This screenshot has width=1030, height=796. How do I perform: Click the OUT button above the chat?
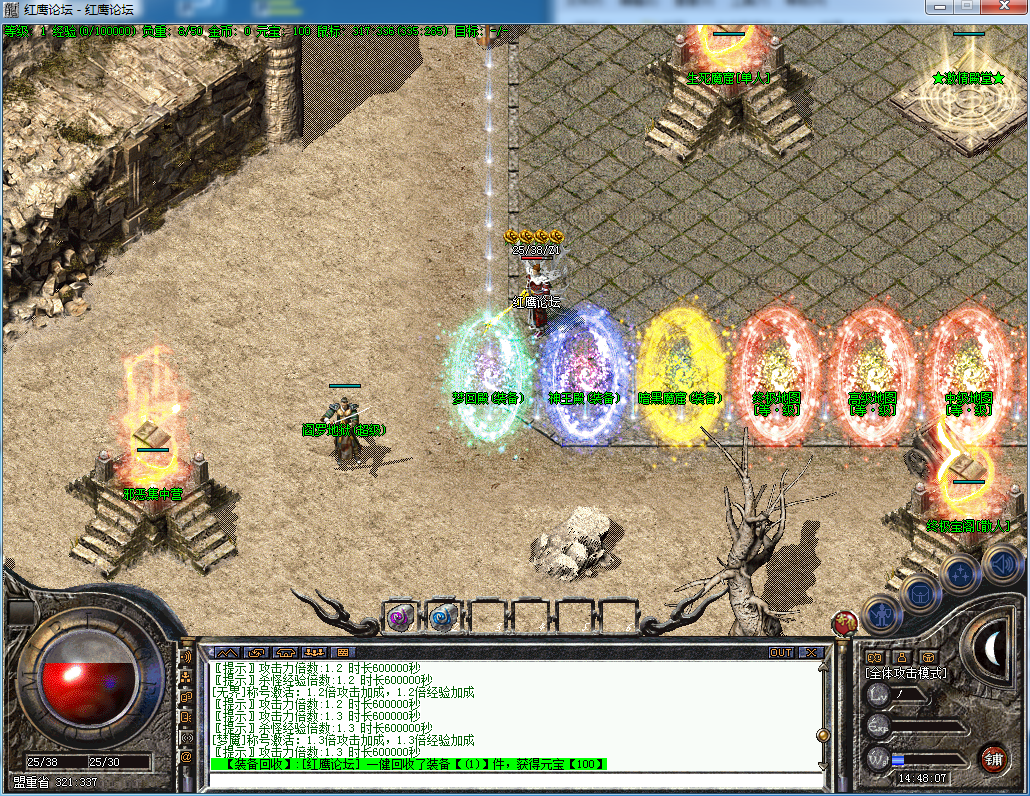[x=781, y=652]
